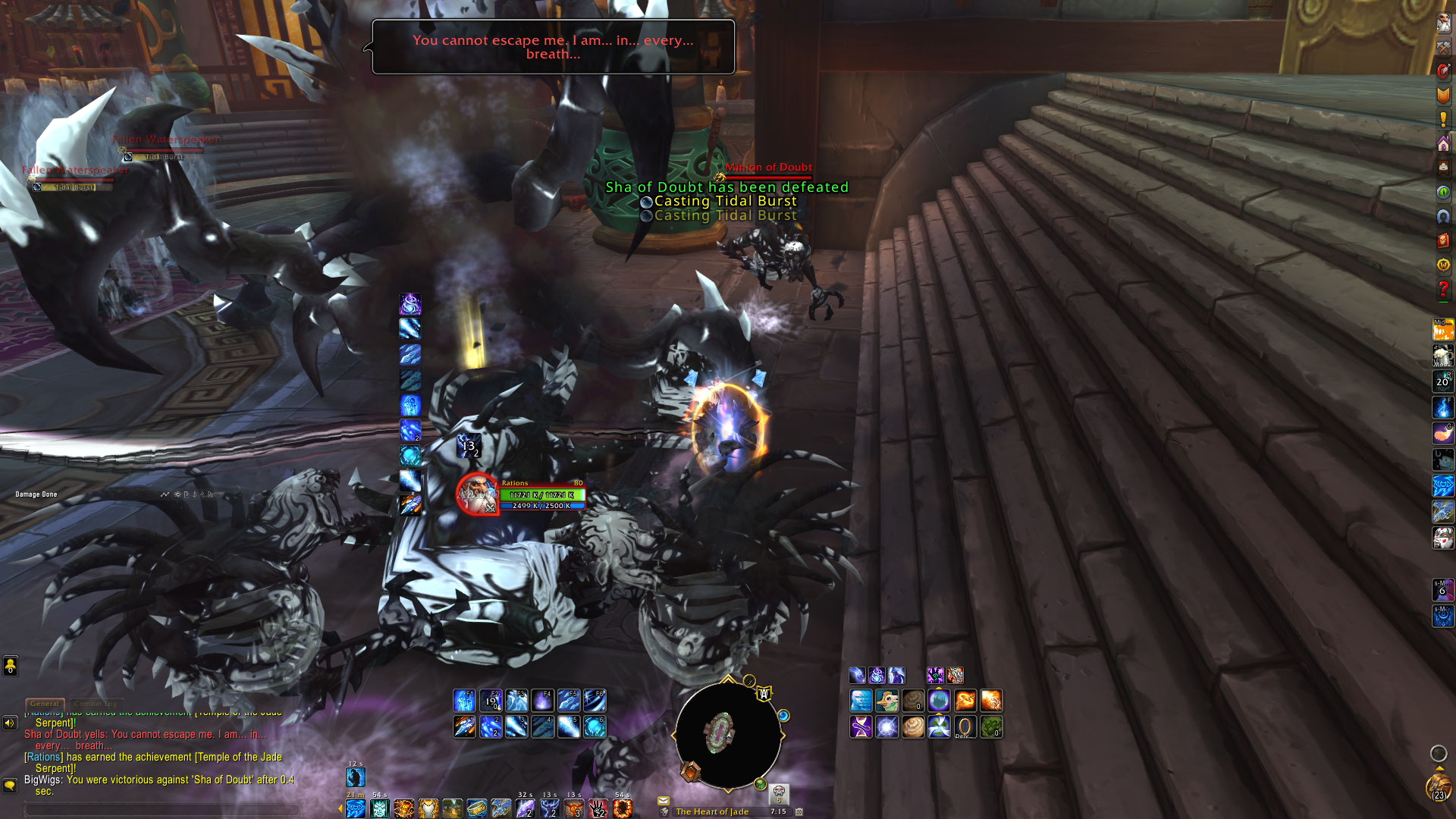Toggle the chat voice speaker button

[x=10, y=723]
